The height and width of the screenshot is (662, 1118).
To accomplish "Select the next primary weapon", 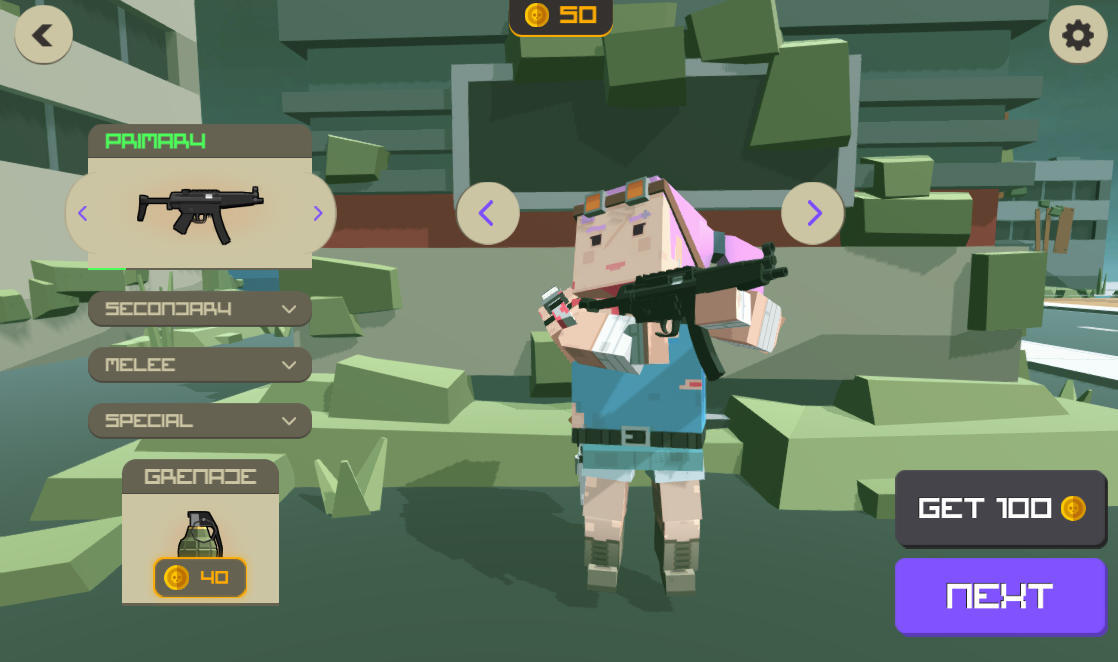I will point(318,213).
